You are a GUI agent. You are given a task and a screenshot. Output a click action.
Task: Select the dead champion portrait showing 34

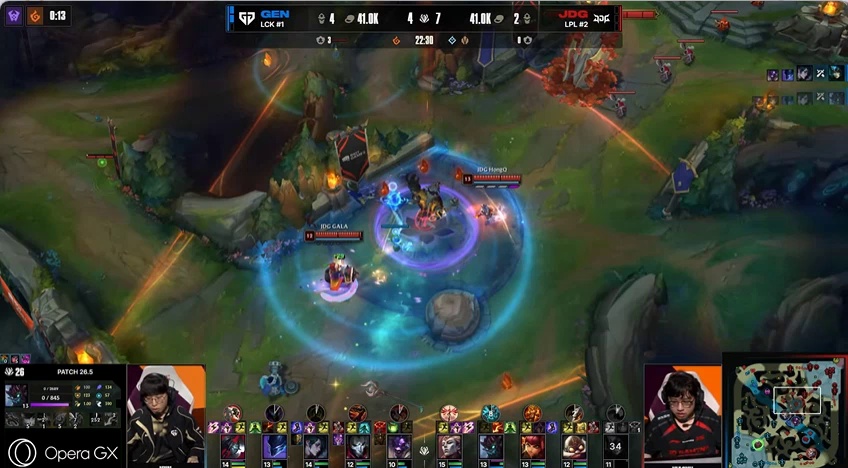click(x=616, y=446)
